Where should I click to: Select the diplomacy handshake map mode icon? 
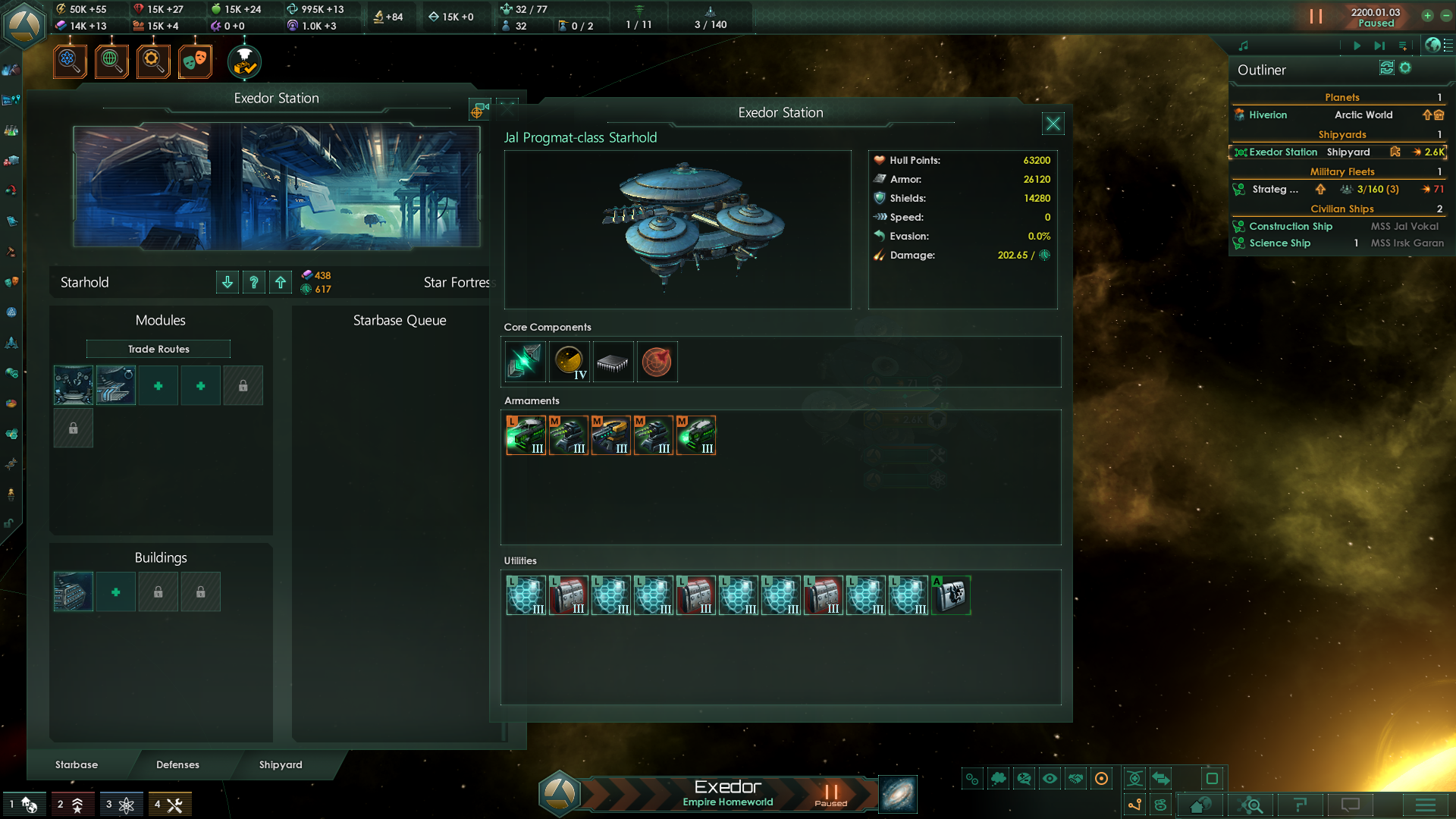1075,778
